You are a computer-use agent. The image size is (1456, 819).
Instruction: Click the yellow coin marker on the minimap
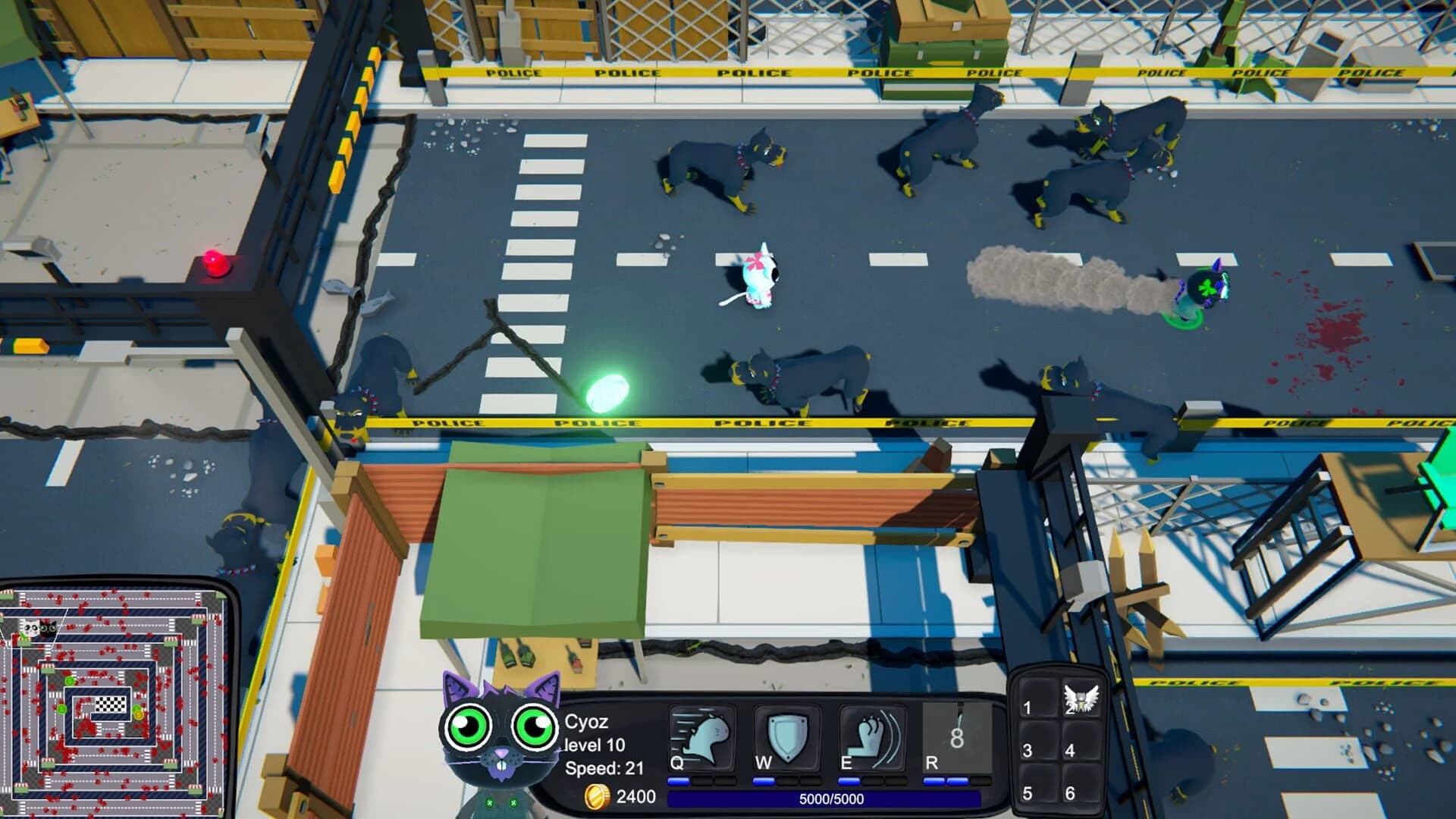(x=138, y=715)
